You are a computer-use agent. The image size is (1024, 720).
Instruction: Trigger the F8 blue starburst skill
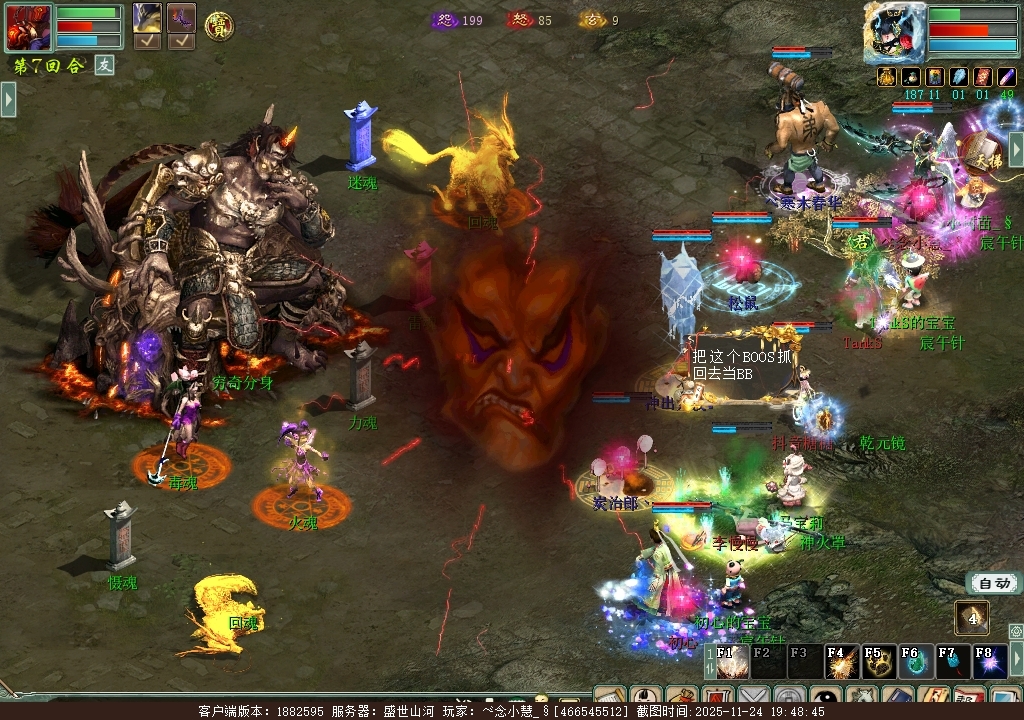point(988,661)
